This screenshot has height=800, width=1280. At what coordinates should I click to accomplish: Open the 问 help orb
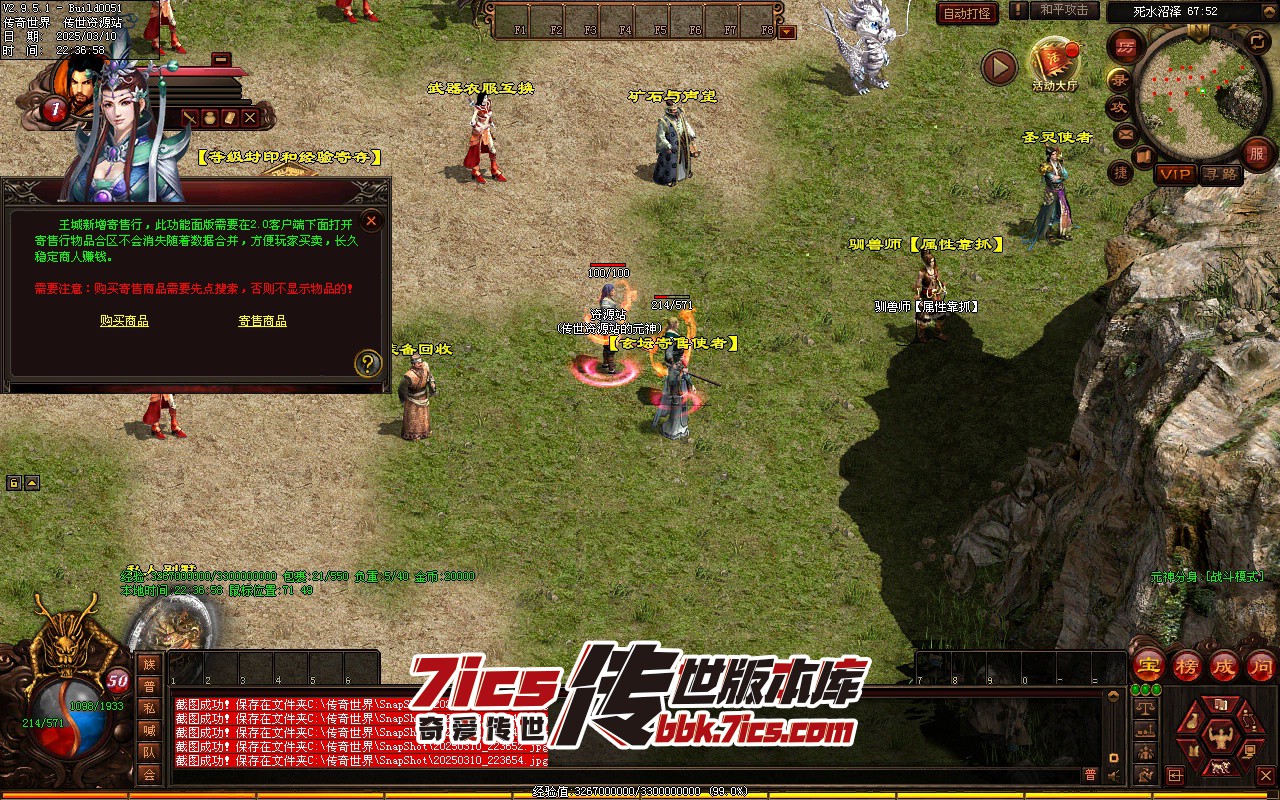click(x=1260, y=664)
